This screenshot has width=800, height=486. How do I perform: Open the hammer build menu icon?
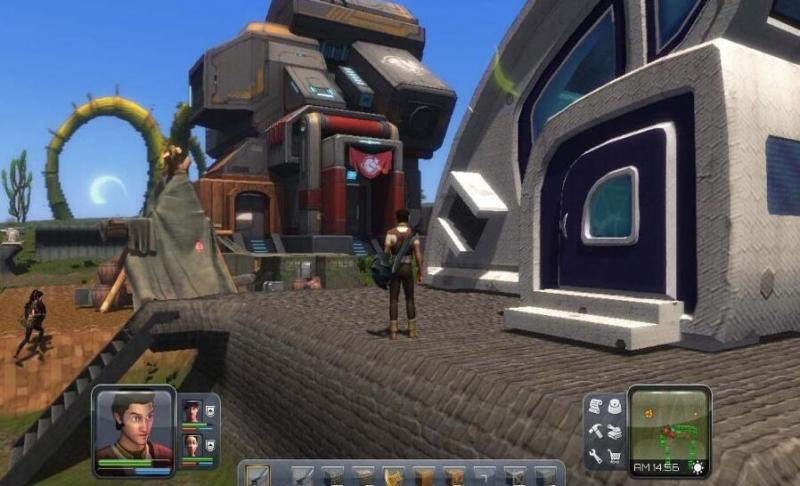(x=593, y=432)
